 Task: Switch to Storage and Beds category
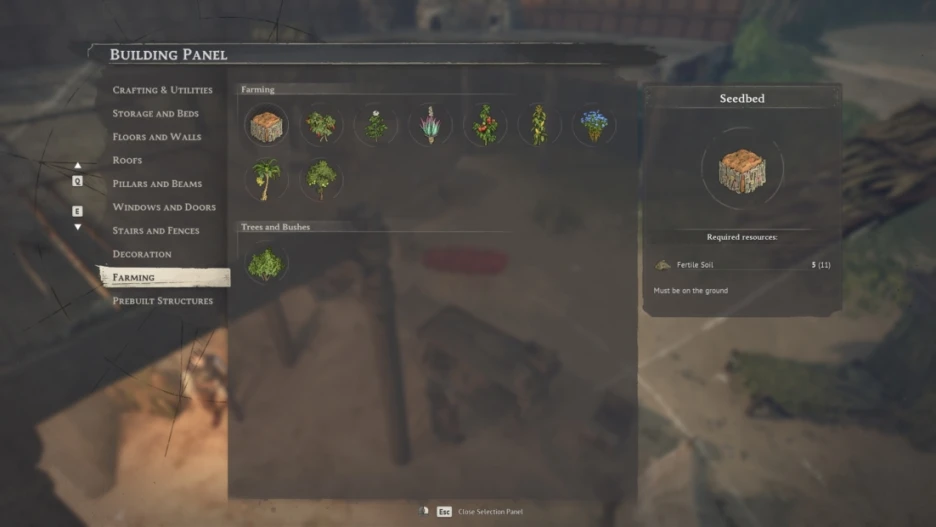click(155, 114)
